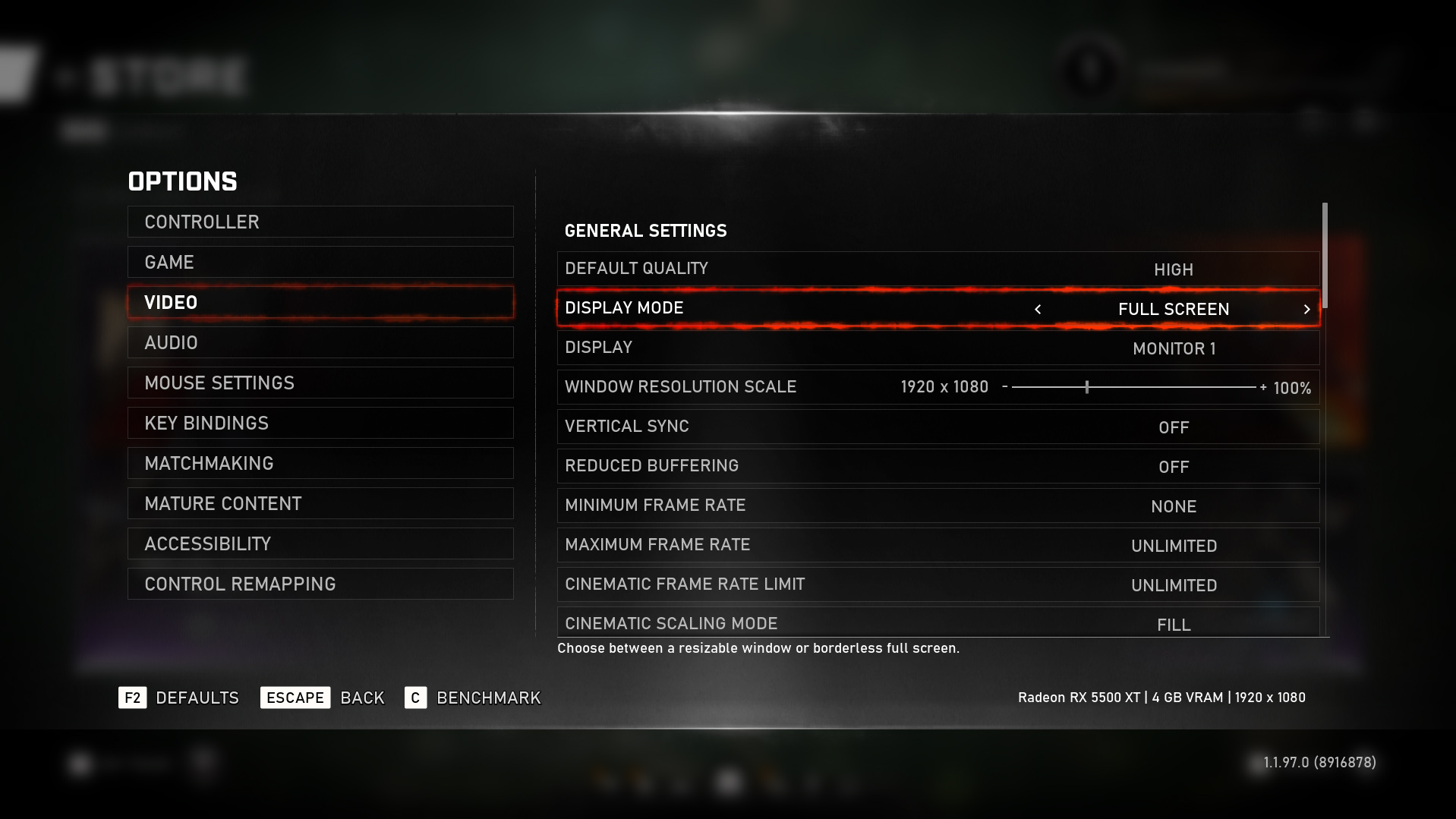Open Accessibility options
This screenshot has height=819, width=1456.
pos(320,543)
